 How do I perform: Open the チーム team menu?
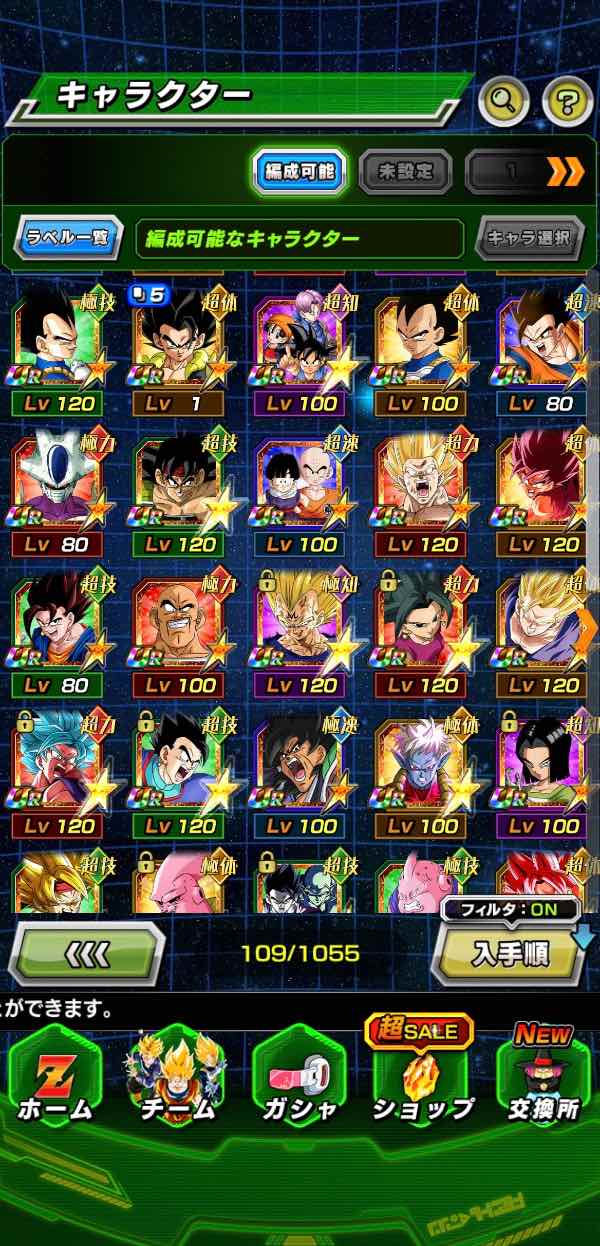click(x=177, y=1081)
